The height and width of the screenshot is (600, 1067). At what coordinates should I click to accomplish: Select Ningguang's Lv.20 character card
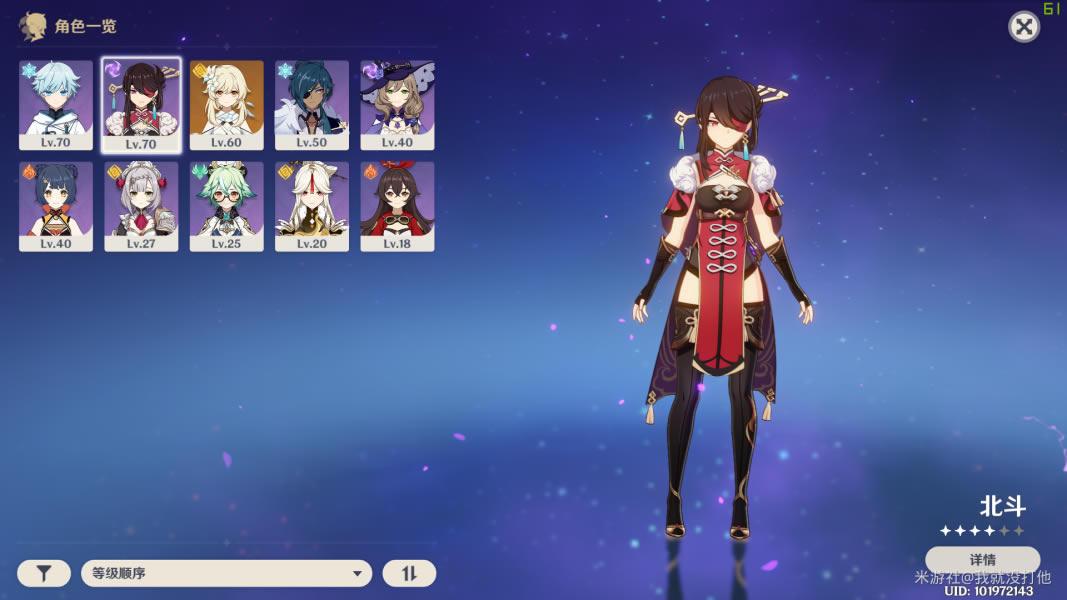312,206
